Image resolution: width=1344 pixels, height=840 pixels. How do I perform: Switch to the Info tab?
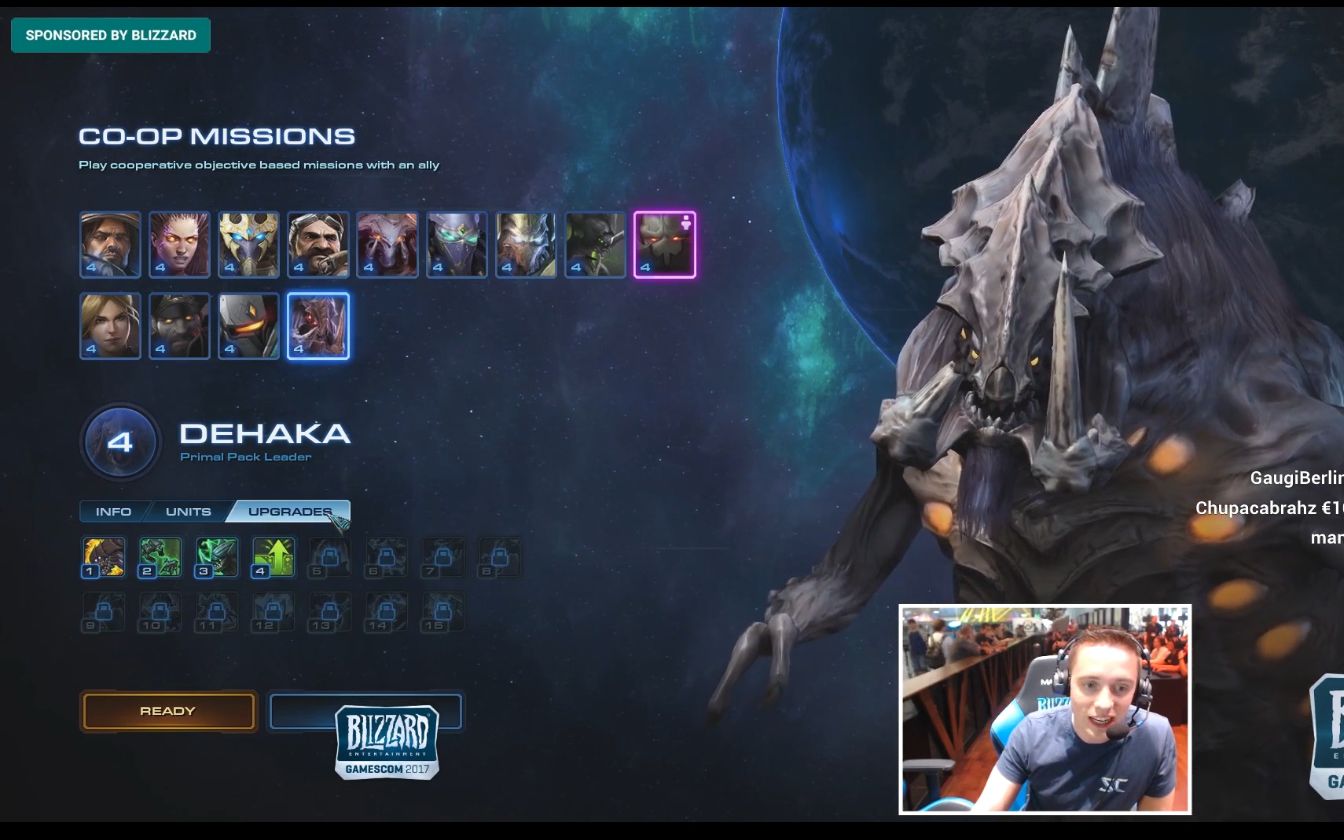coord(113,512)
